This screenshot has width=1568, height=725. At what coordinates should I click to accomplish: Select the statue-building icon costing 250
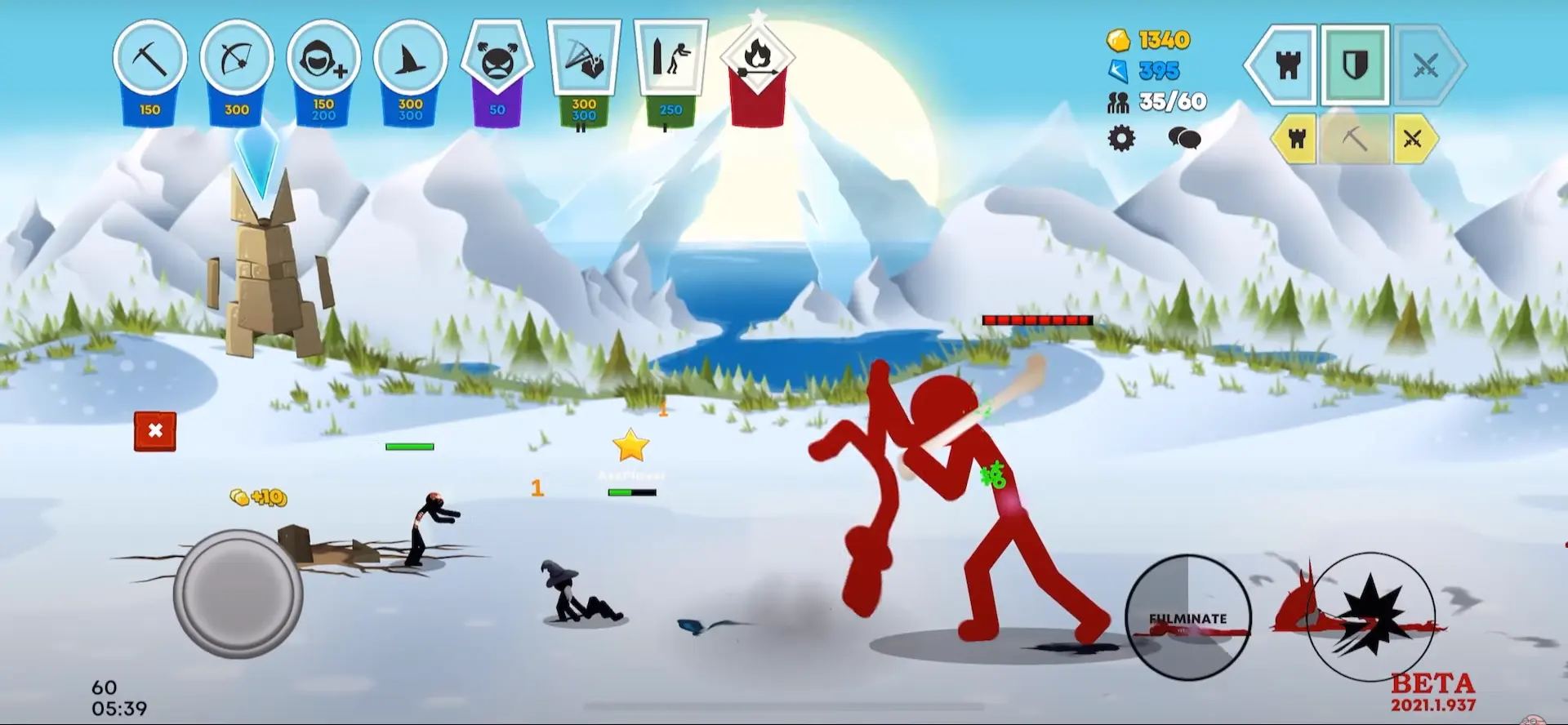[x=670, y=59]
